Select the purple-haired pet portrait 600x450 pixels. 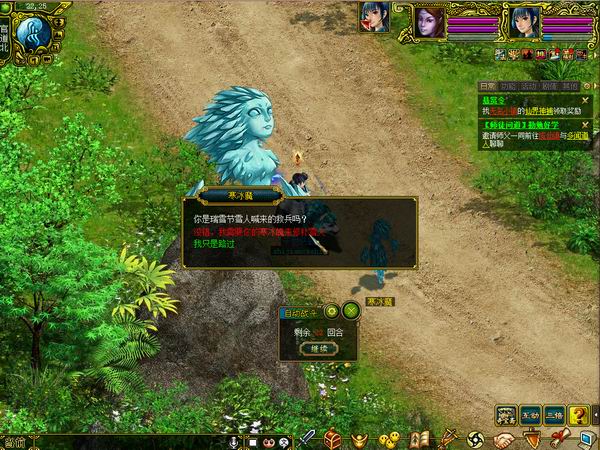coord(430,20)
